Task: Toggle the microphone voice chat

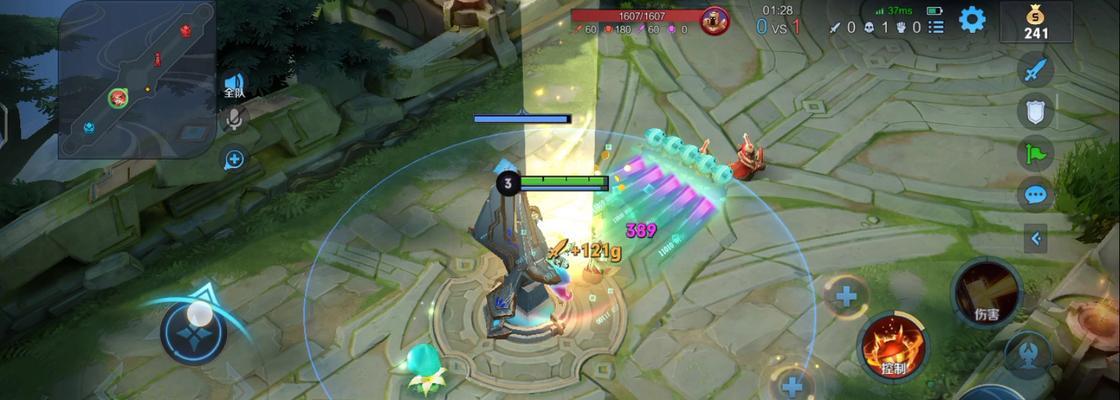Action: tap(234, 121)
